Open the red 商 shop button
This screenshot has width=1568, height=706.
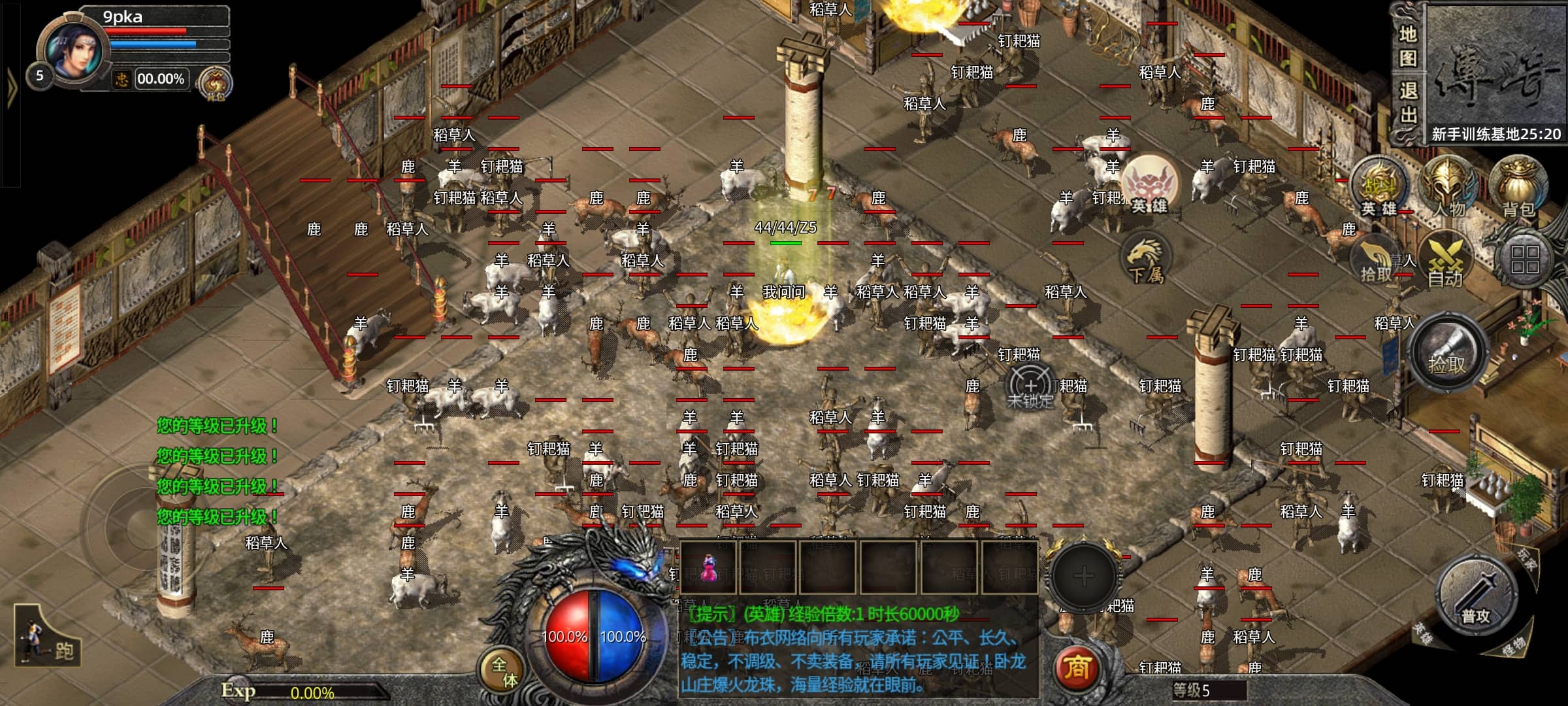(1077, 668)
